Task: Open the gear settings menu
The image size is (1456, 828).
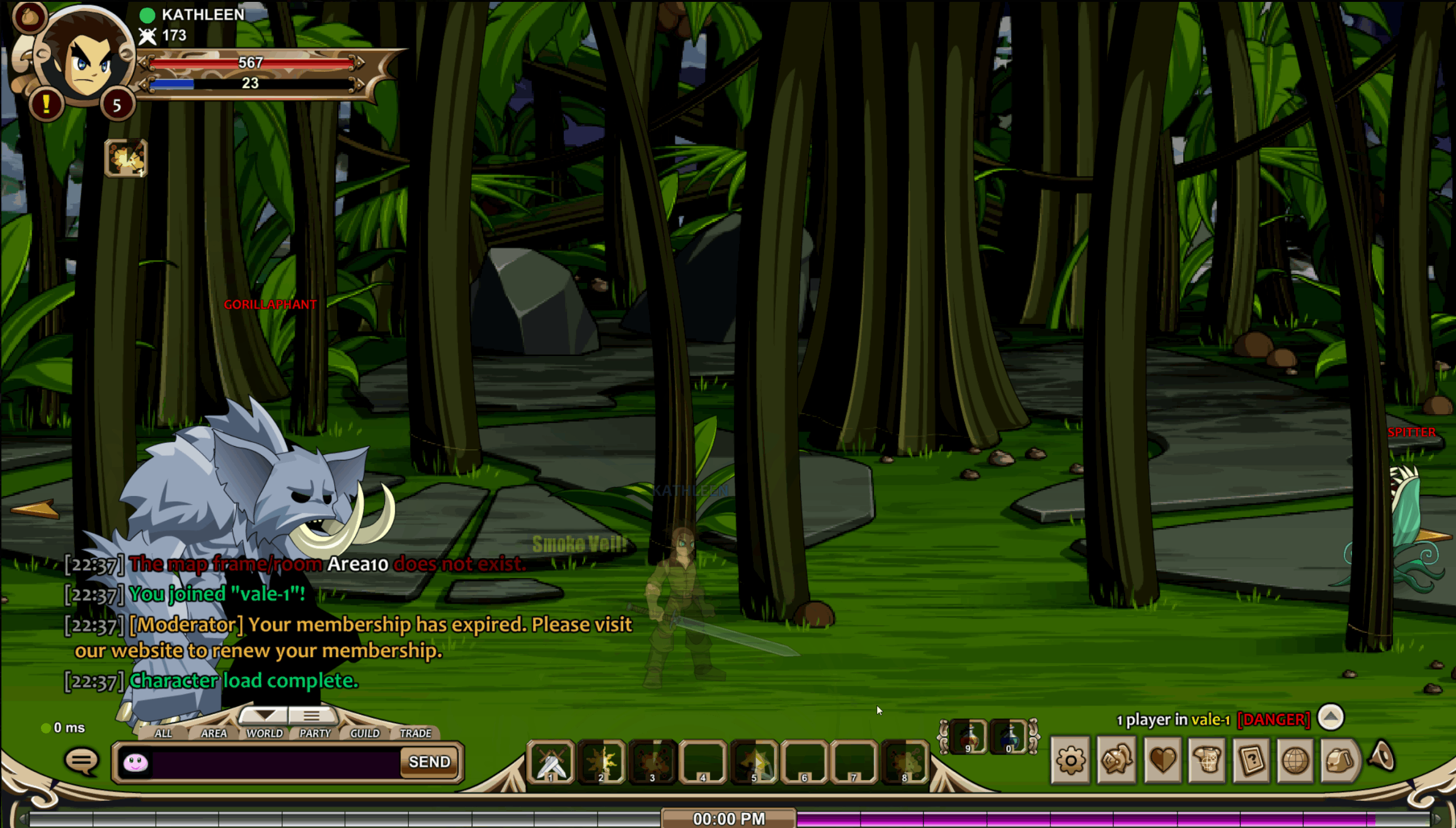Action: [1070, 761]
